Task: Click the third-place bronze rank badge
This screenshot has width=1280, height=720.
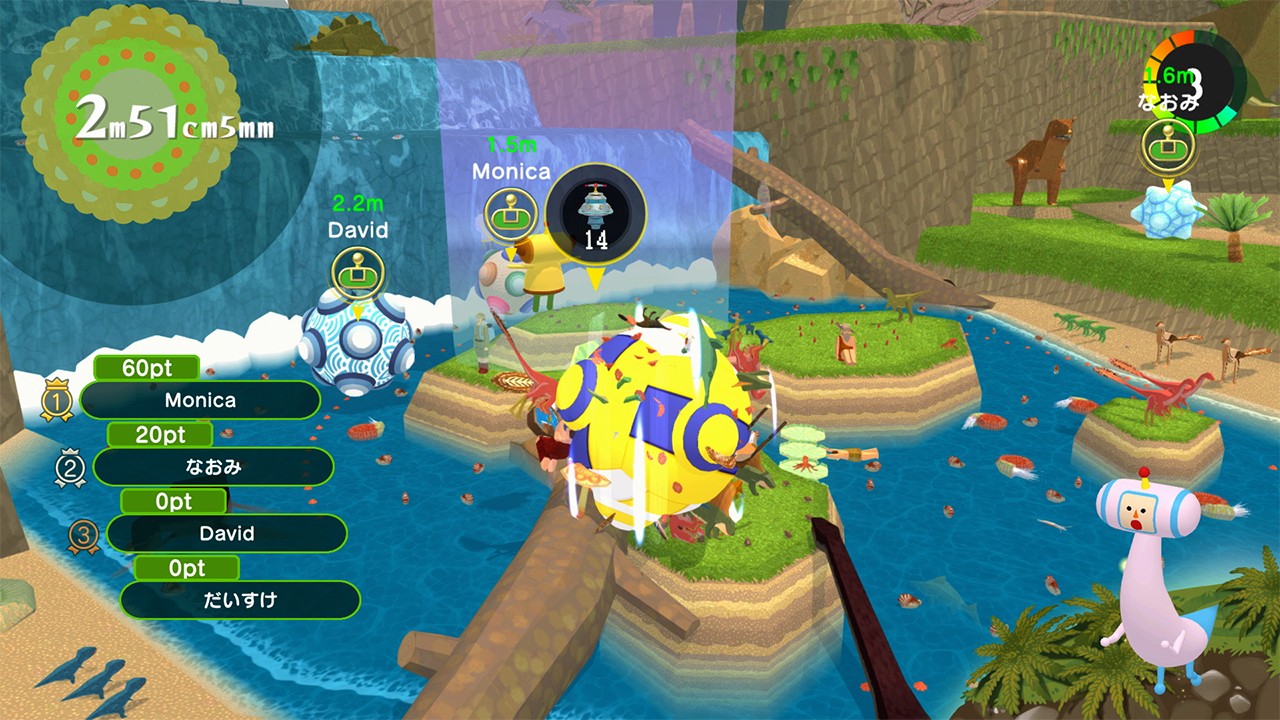Action: point(84,535)
